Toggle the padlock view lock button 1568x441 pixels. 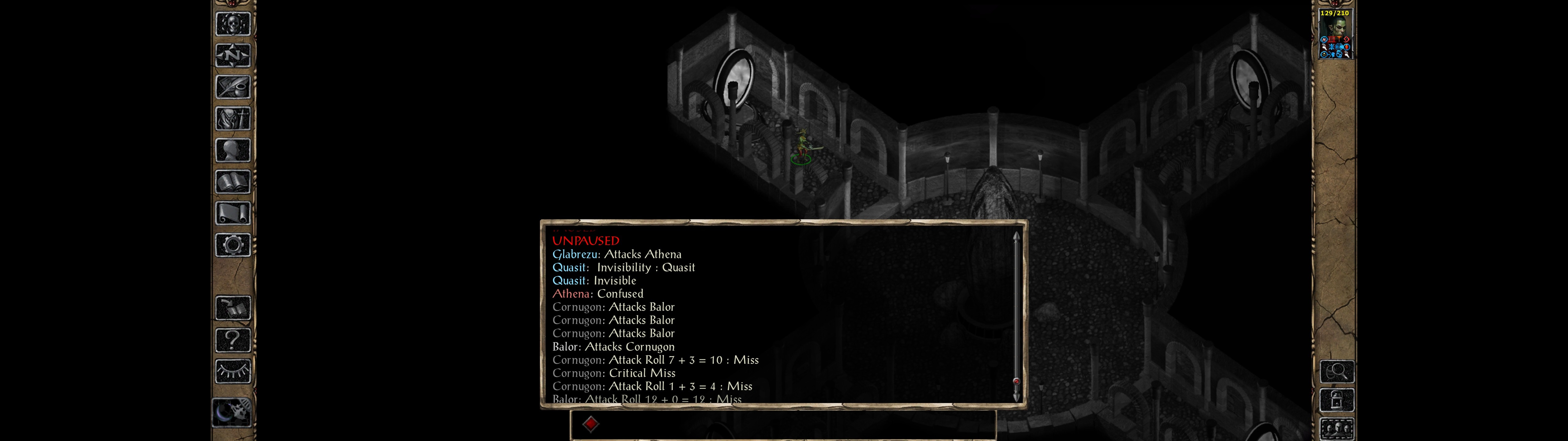tap(1337, 401)
